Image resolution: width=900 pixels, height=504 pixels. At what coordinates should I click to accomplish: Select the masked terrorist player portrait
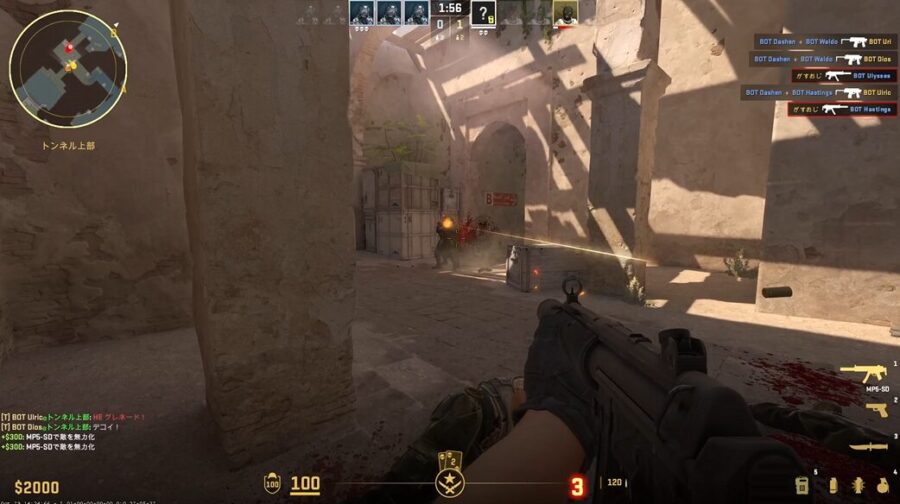[x=565, y=13]
